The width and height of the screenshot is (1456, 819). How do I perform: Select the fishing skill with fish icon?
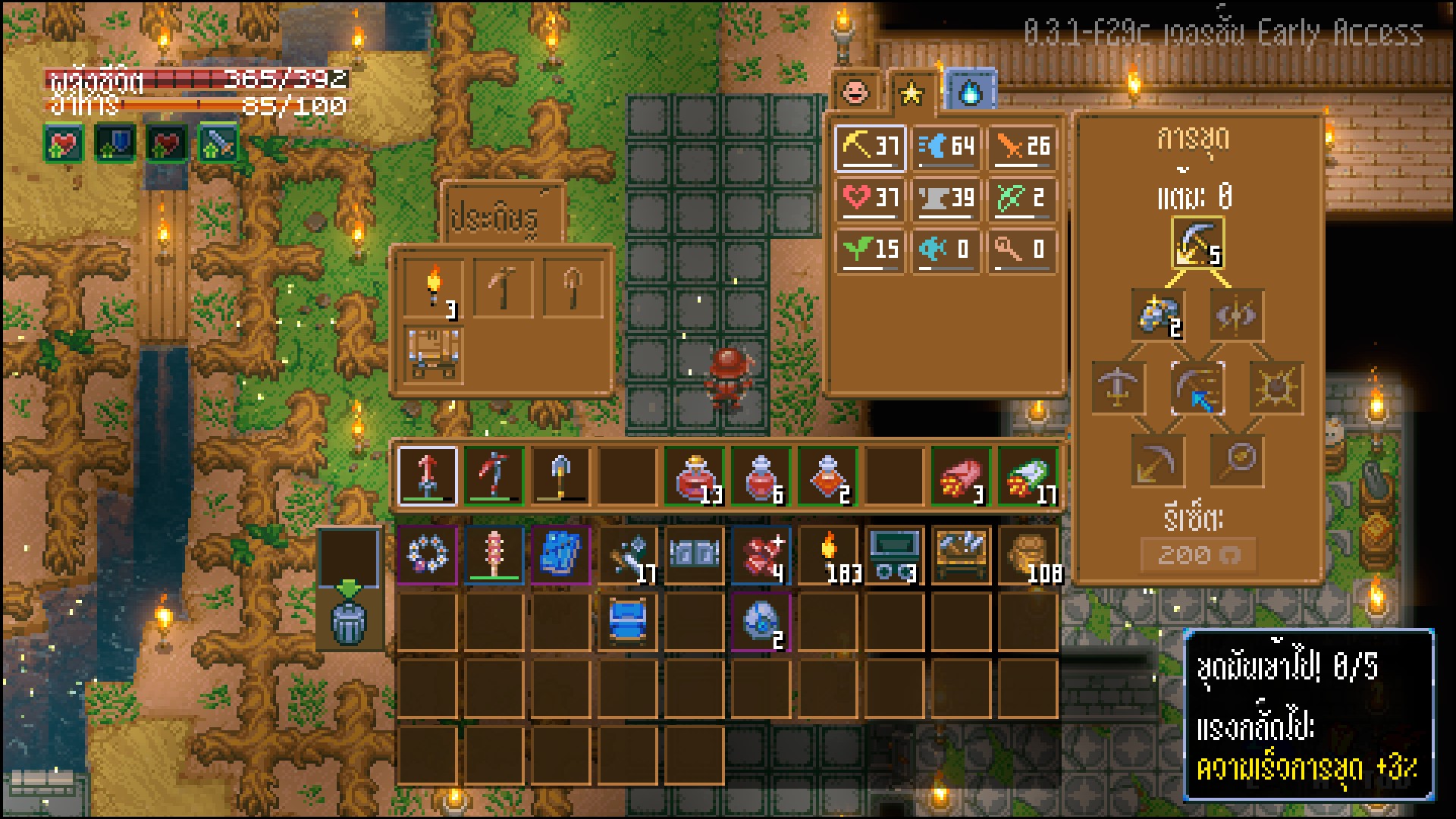coord(946,249)
